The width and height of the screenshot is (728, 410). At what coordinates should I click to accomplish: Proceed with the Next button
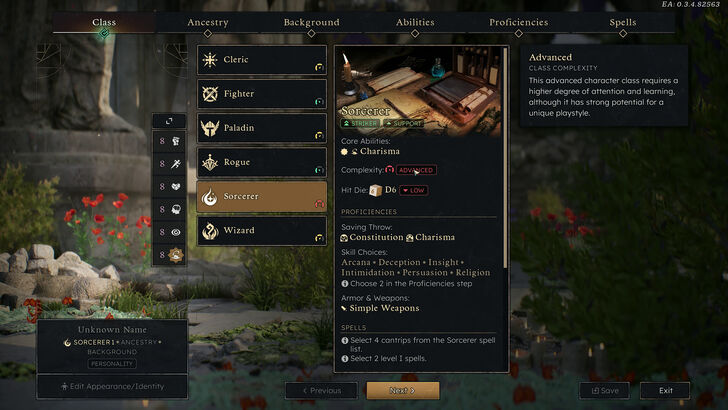402,390
